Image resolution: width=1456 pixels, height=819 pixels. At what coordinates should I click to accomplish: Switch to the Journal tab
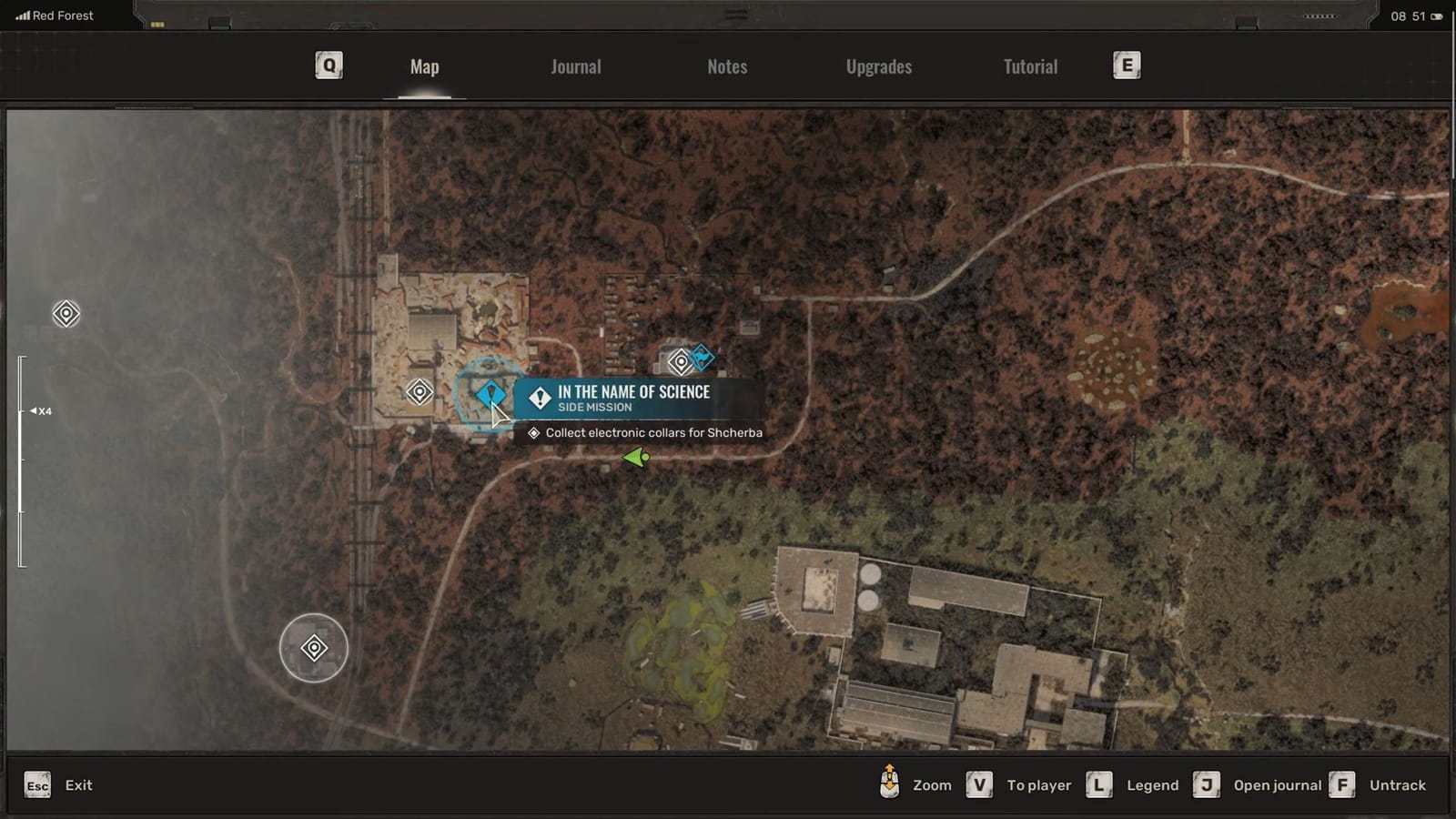pos(574,66)
